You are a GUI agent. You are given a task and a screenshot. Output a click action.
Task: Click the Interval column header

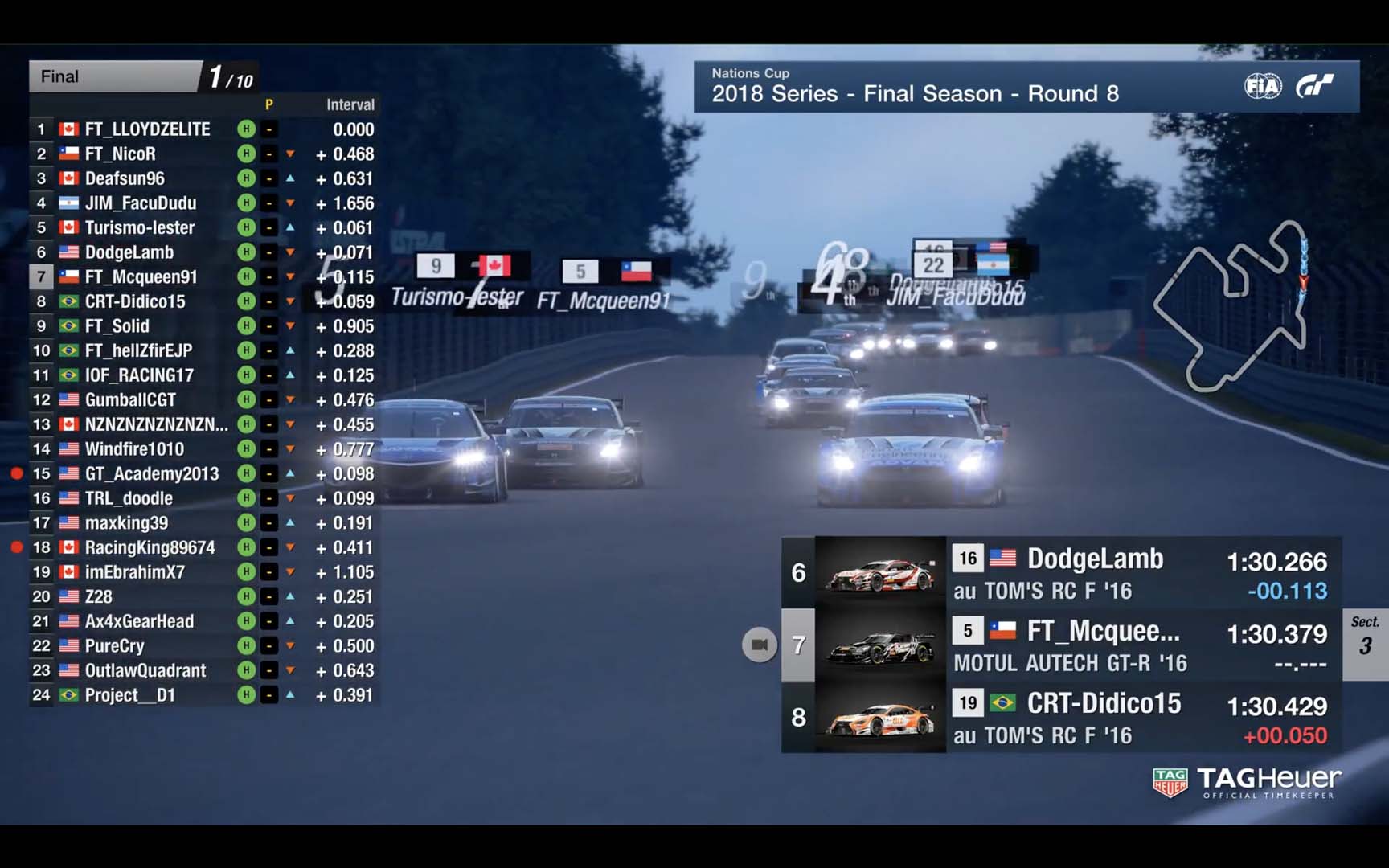click(350, 104)
